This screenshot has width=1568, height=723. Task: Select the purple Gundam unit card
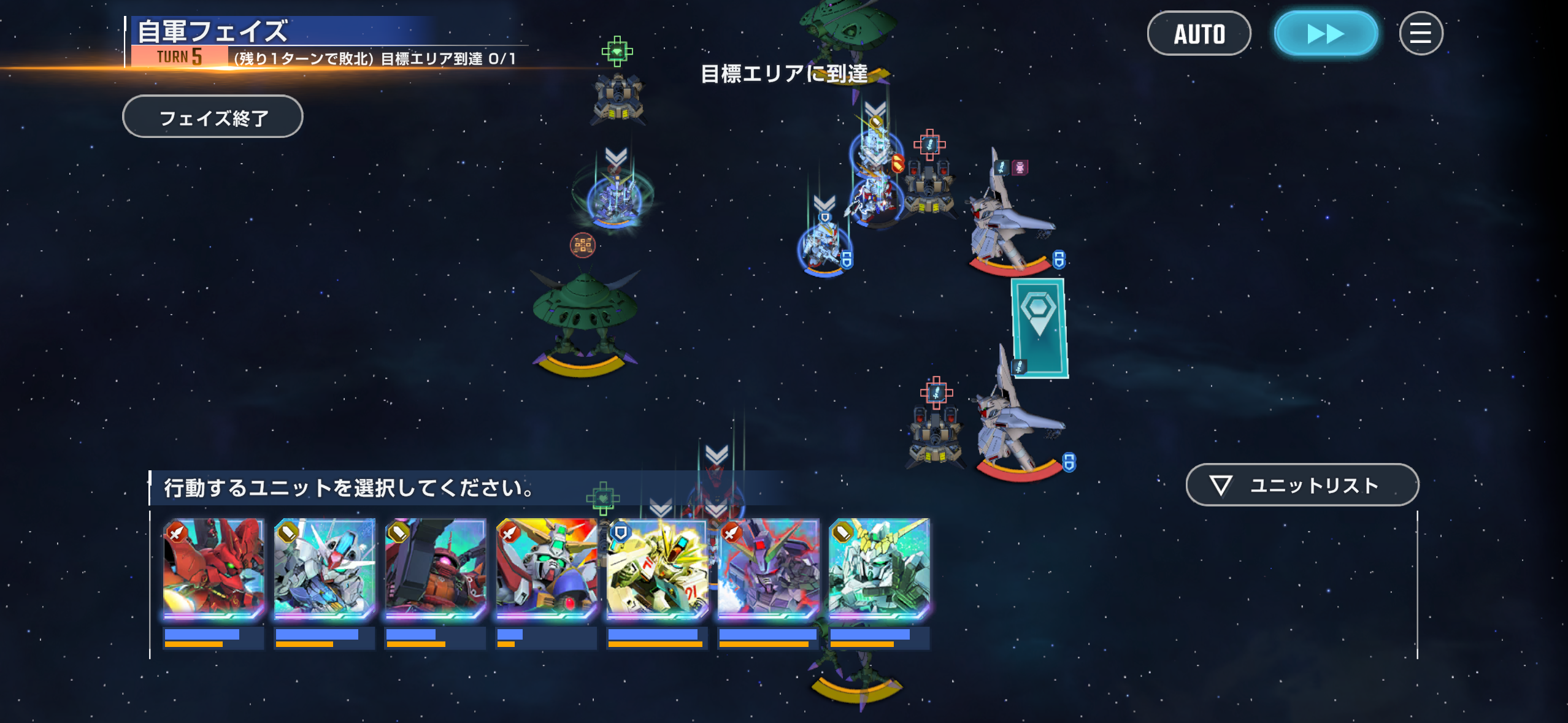(x=768, y=568)
